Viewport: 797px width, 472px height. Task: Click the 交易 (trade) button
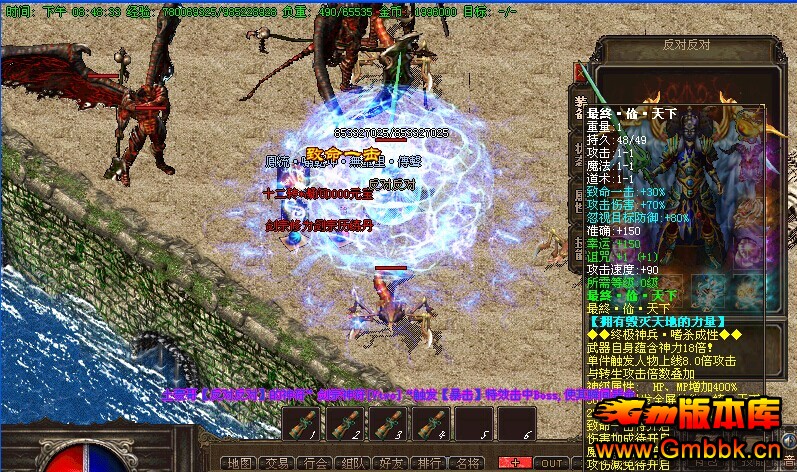[275, 463]
